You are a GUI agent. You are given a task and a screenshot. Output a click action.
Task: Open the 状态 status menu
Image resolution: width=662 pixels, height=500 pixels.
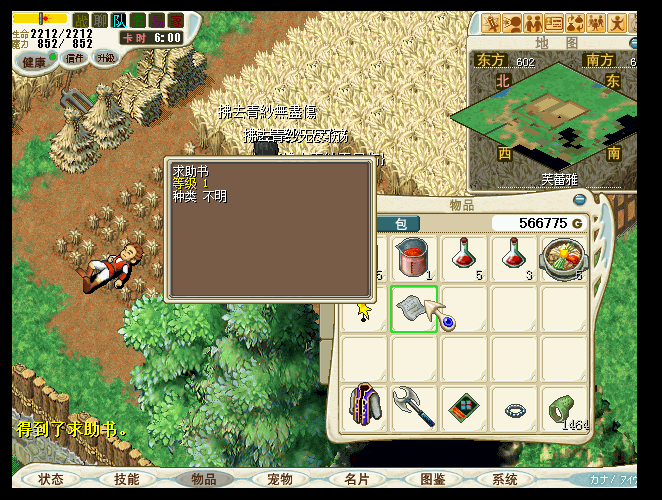point(51,479)
